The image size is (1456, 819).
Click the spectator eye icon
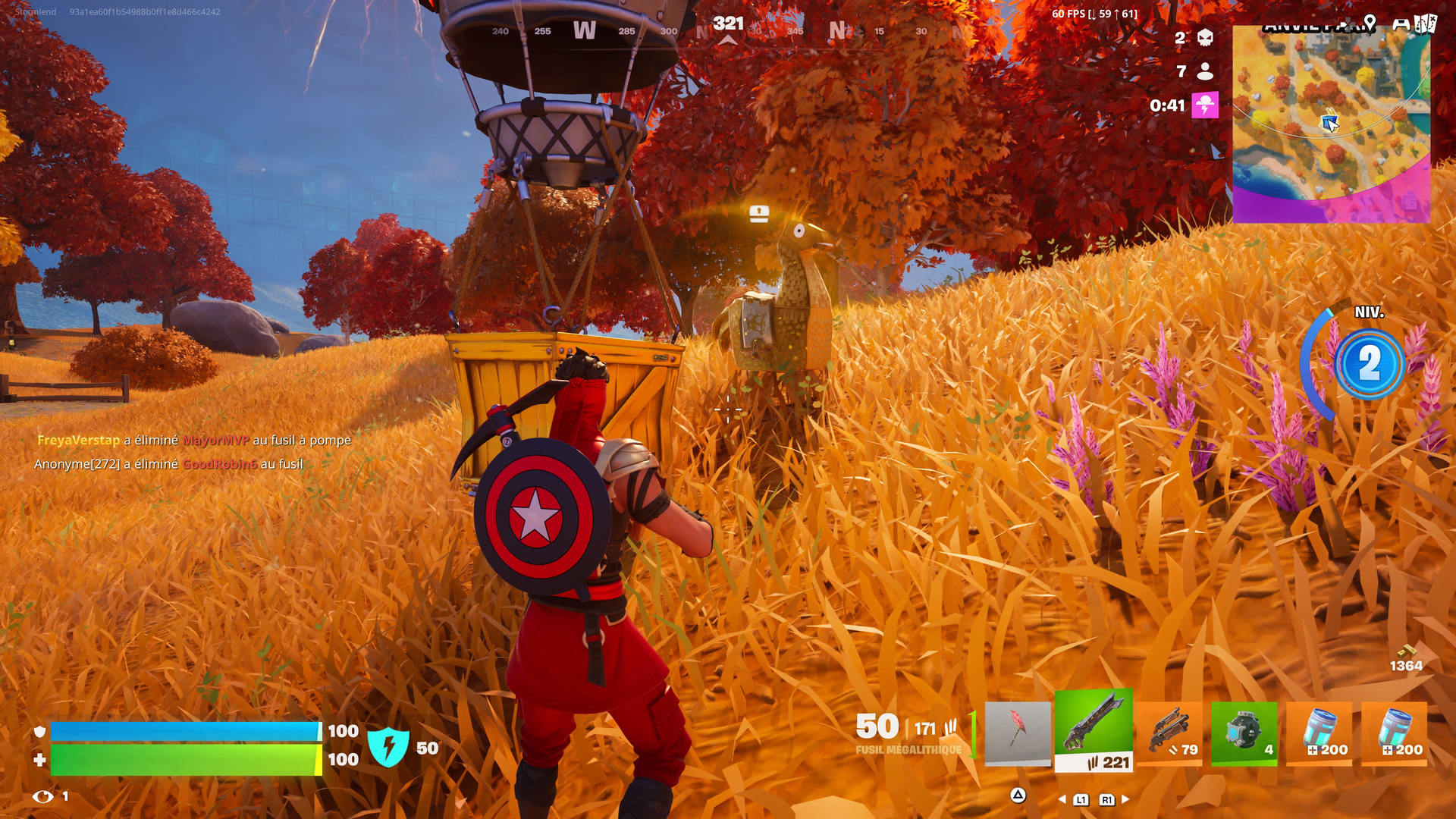(x=43, y=796)
